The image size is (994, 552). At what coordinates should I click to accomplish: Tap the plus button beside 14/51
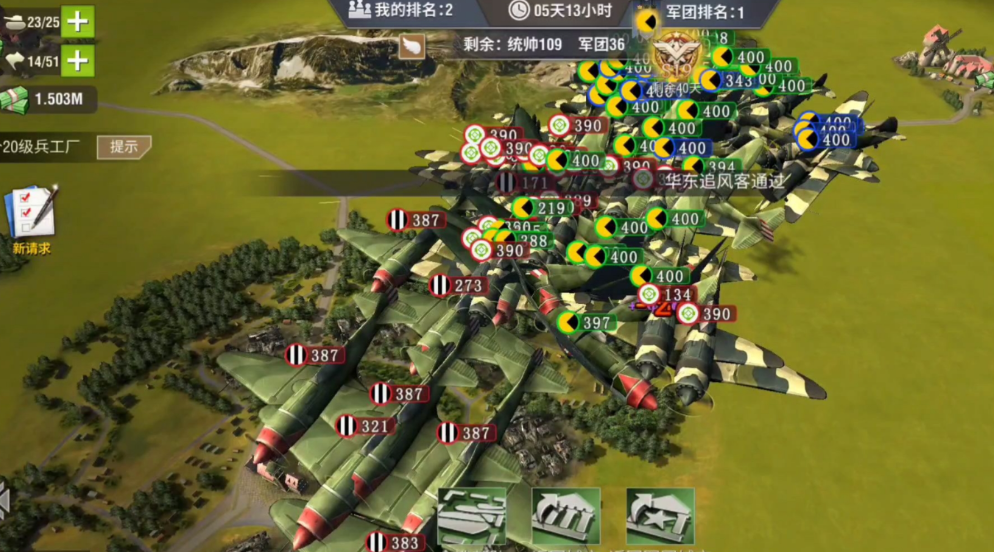77,61
